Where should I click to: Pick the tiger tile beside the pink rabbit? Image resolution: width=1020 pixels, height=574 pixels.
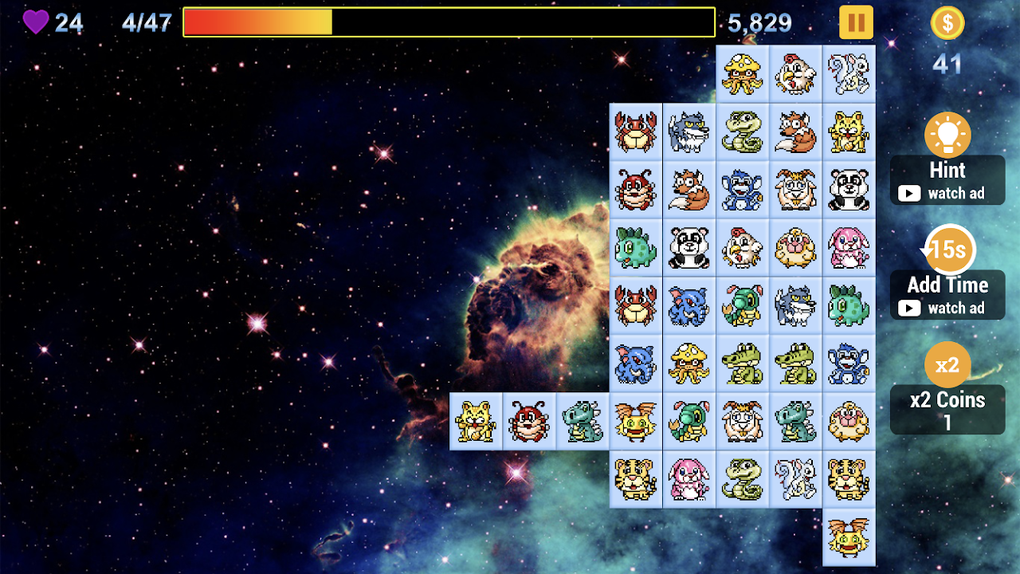635,479
